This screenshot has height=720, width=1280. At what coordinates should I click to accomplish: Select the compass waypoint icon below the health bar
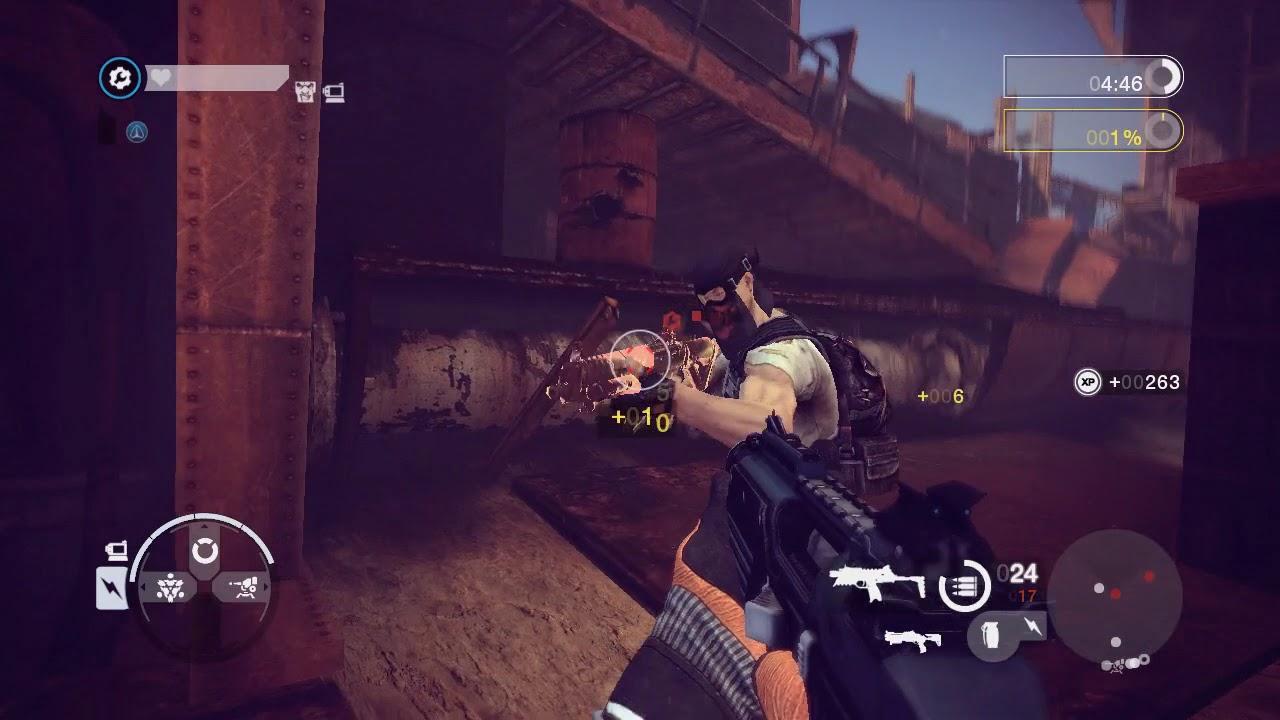[x=137, y=130]
